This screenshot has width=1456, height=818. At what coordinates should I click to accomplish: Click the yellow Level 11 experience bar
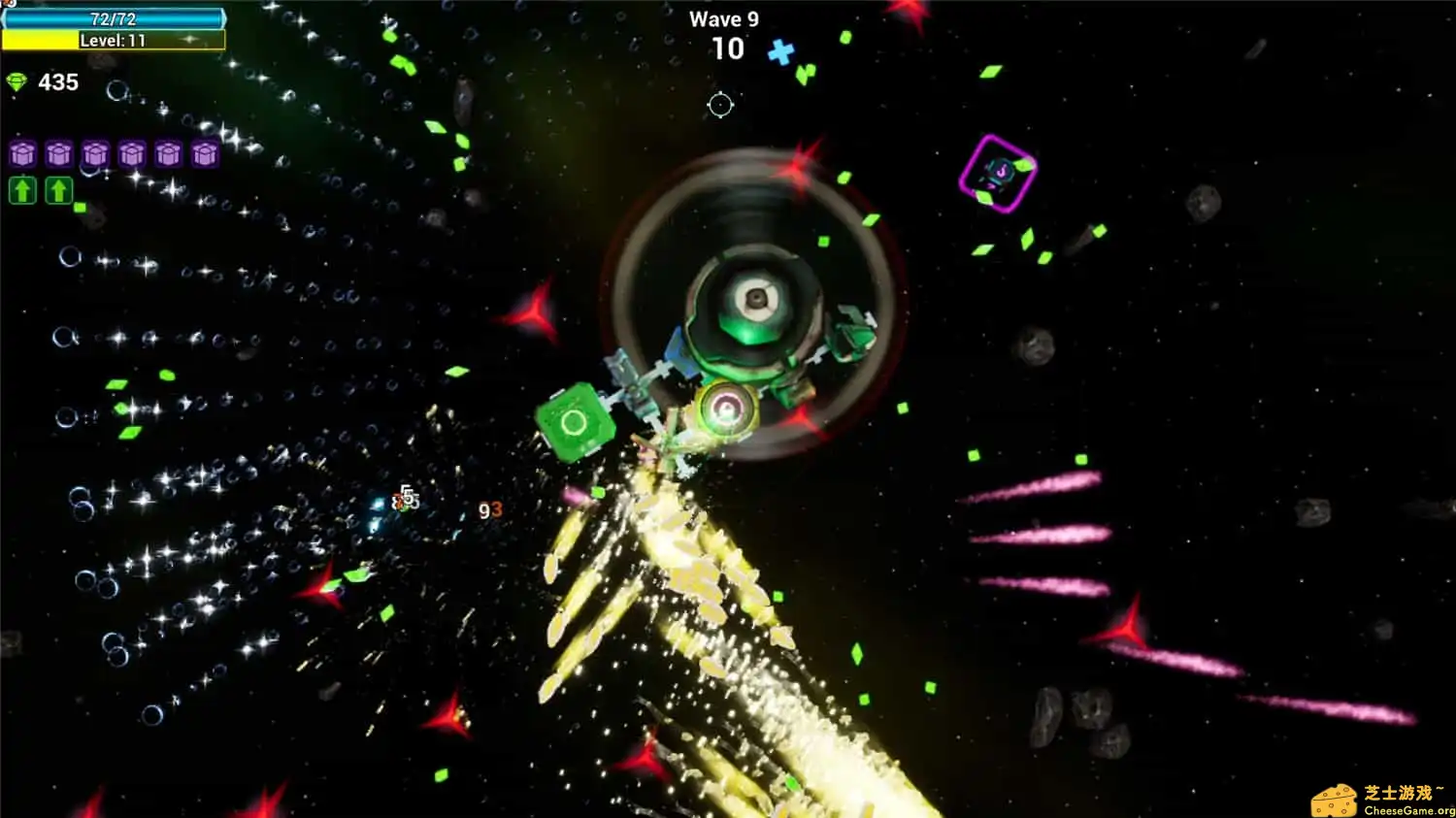click(x=114, y=40)
